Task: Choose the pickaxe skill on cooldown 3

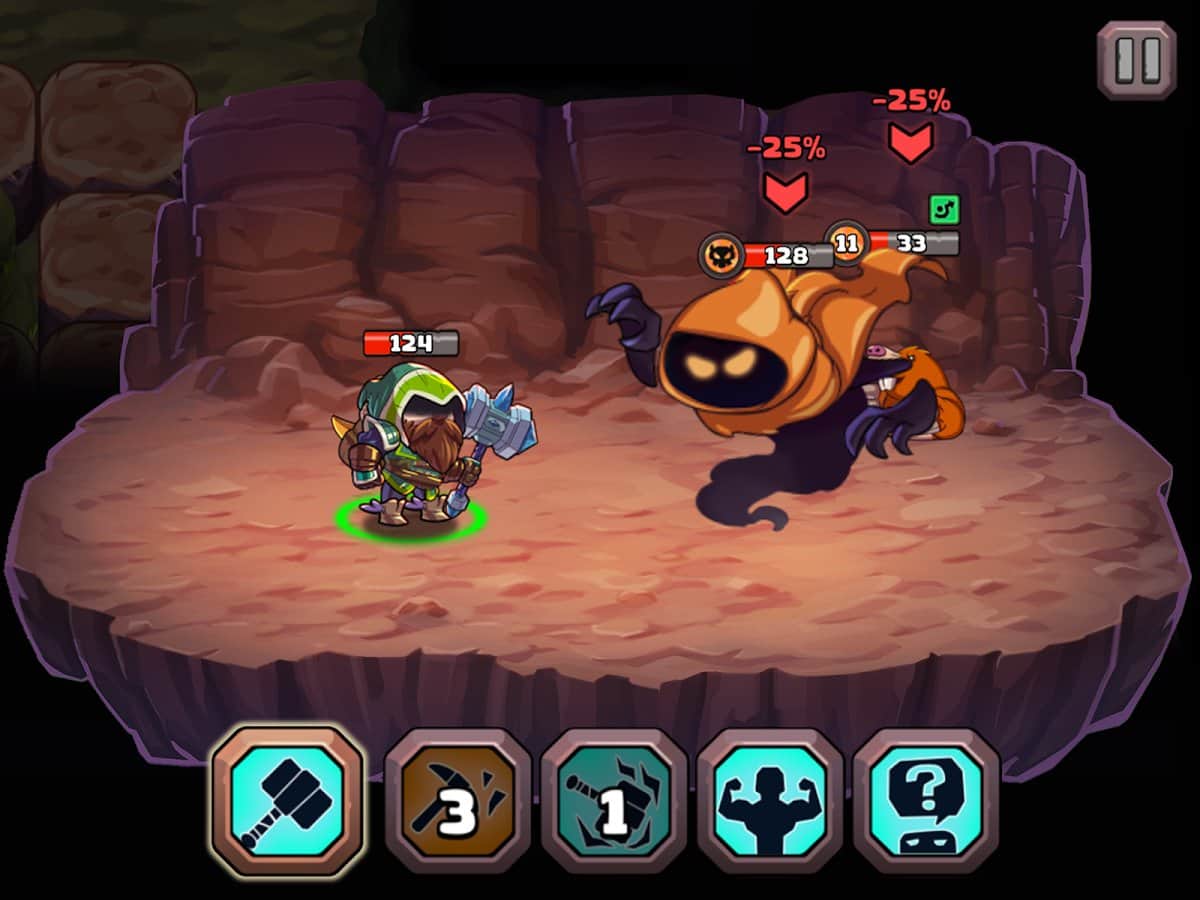Action: click(458, 800)
